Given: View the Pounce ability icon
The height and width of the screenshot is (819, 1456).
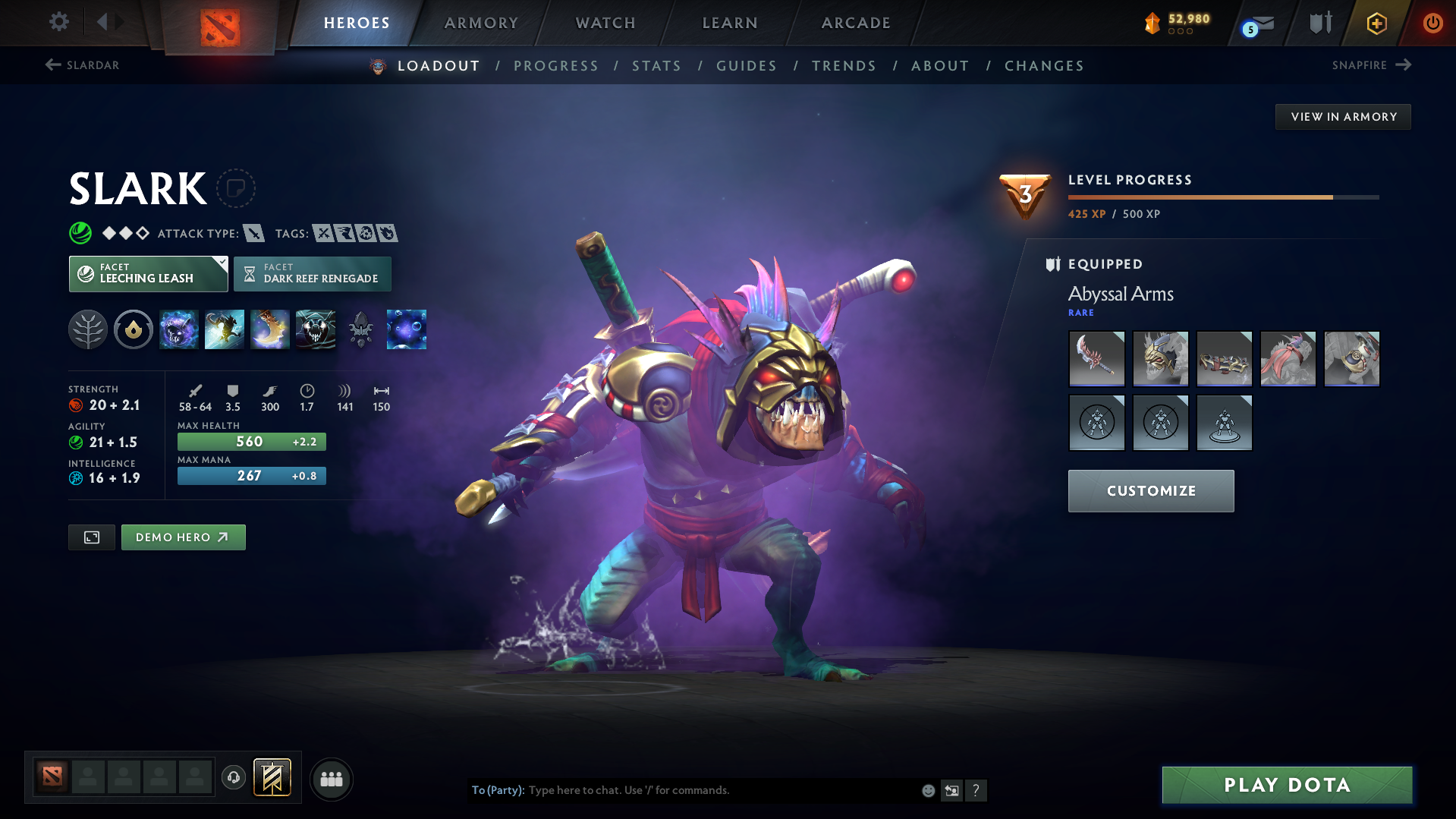Looking at the screenshot, I should [x=225, y=329].
